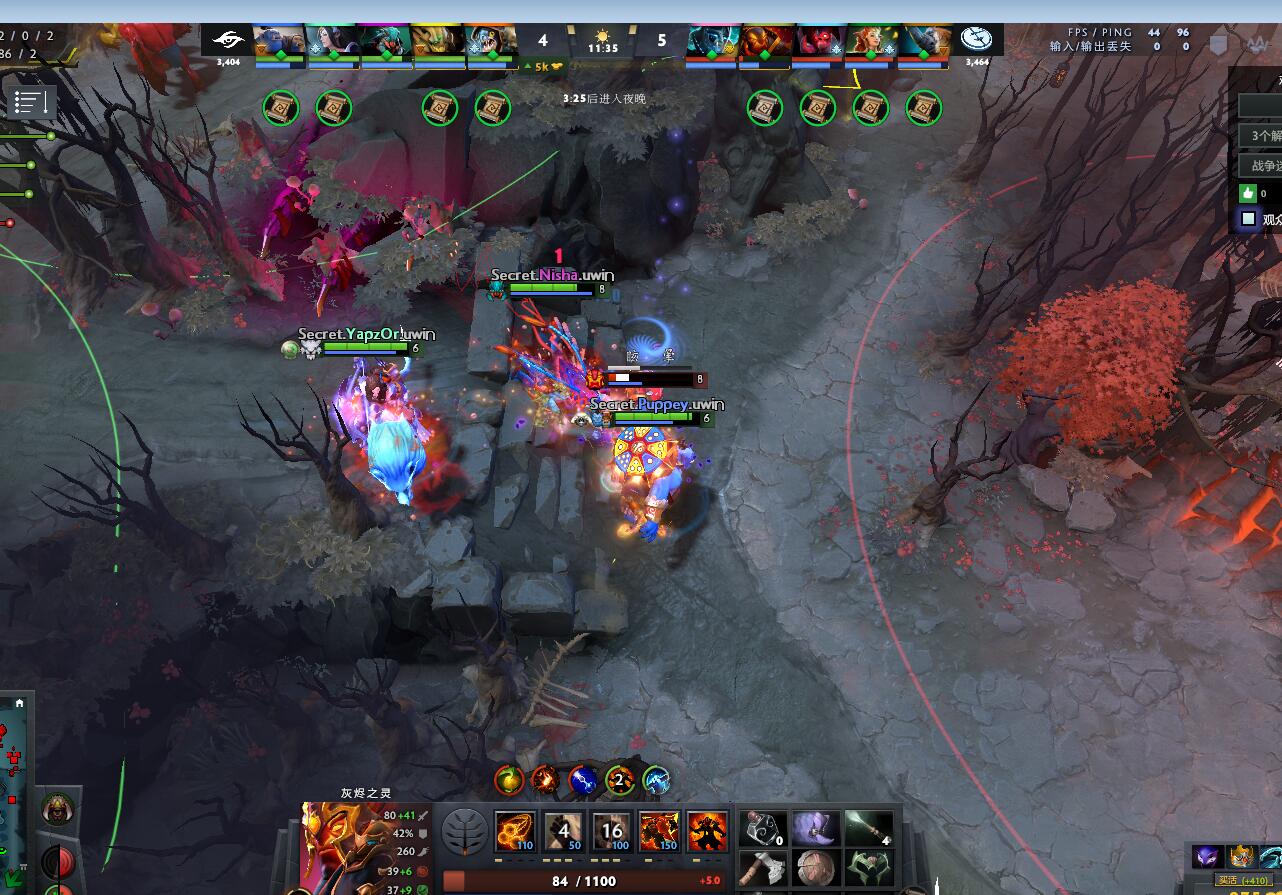This screenshot has width=1282, height=895.
Task: Toggle a green talent scroll indicator above the map
Action: [x=281, y=108]
